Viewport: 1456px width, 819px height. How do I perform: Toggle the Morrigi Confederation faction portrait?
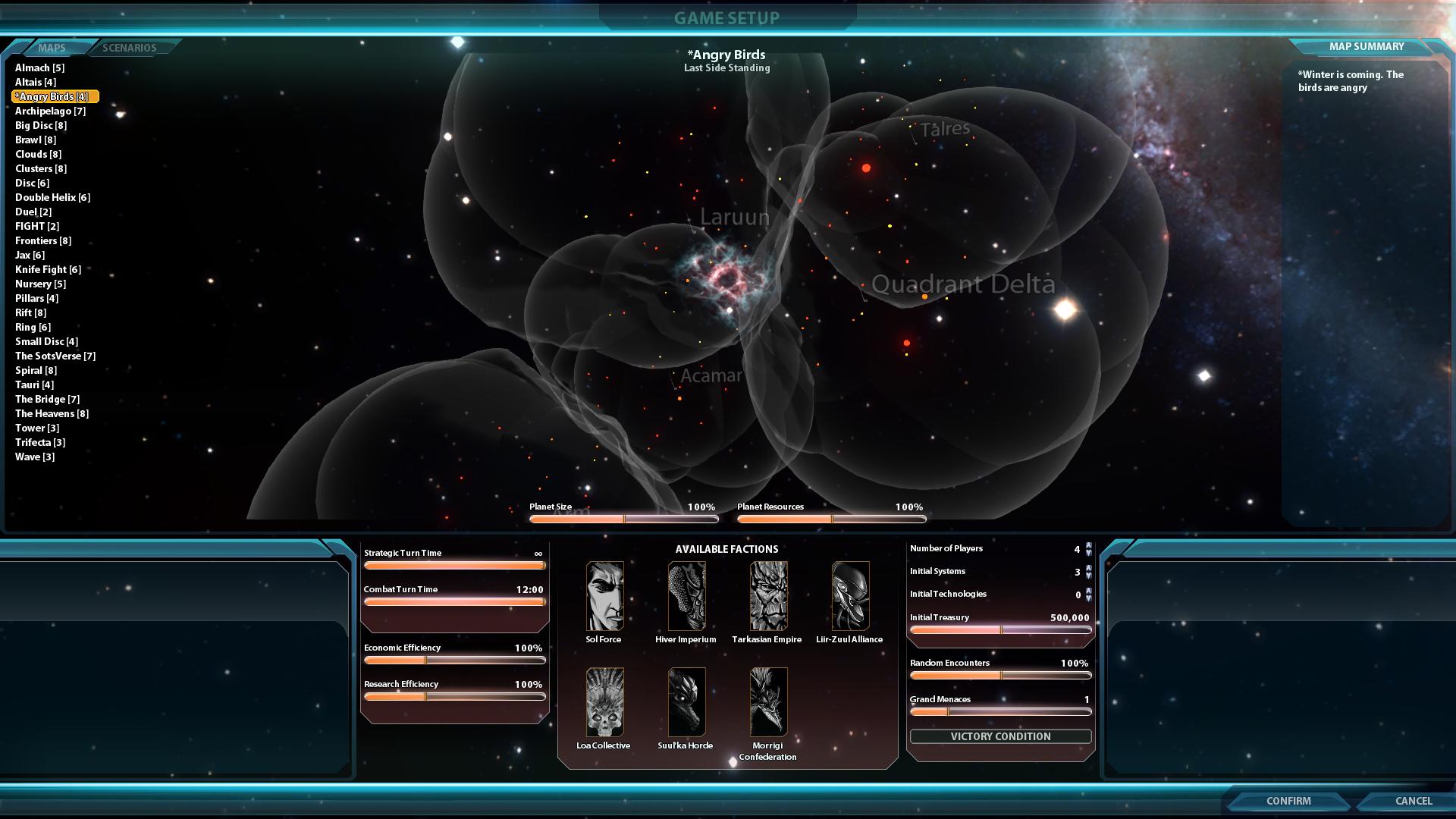(768, 702)
